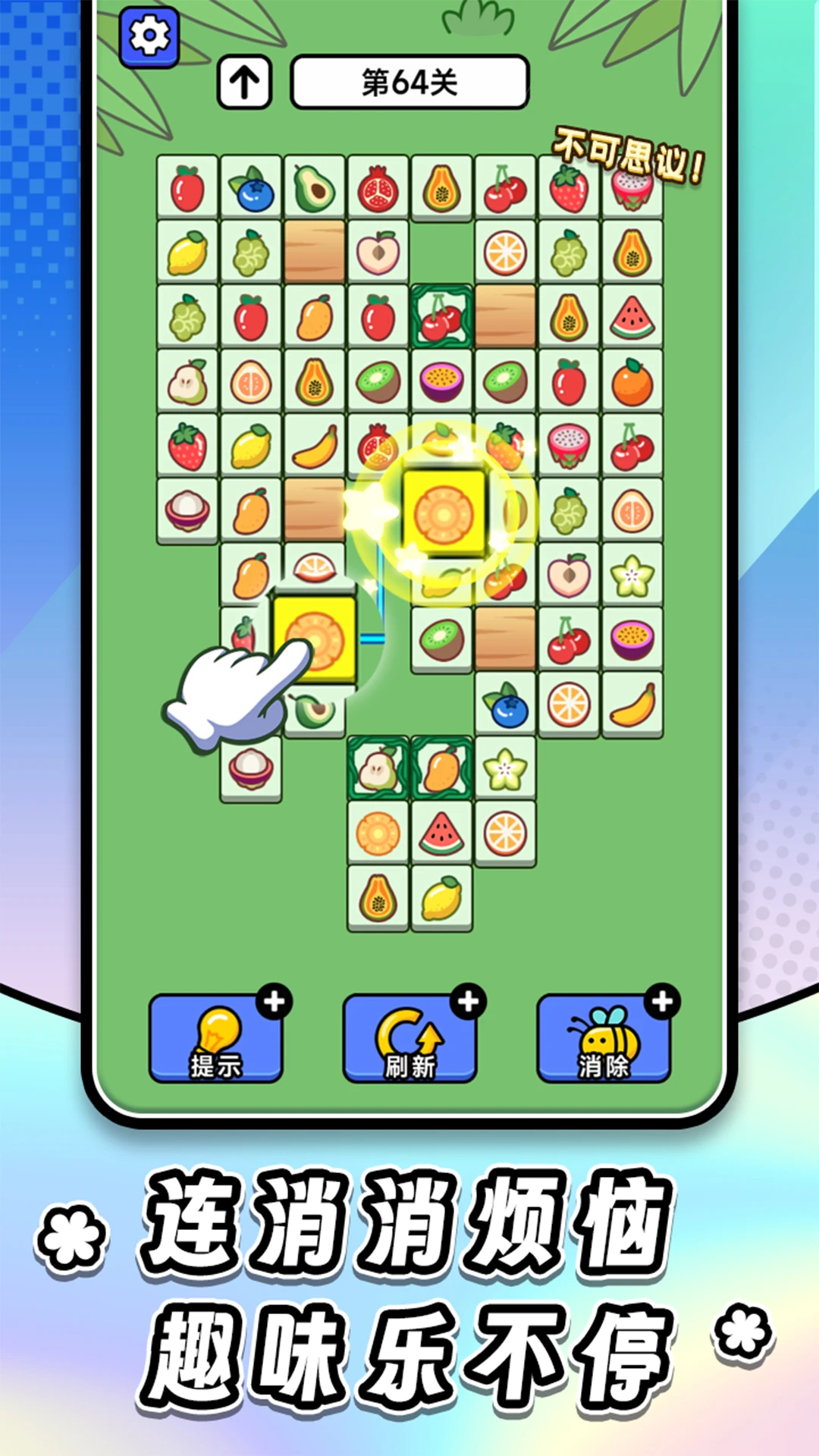
Task: Select the vine-wrapped pear tile
Action: tap(378, 768)
